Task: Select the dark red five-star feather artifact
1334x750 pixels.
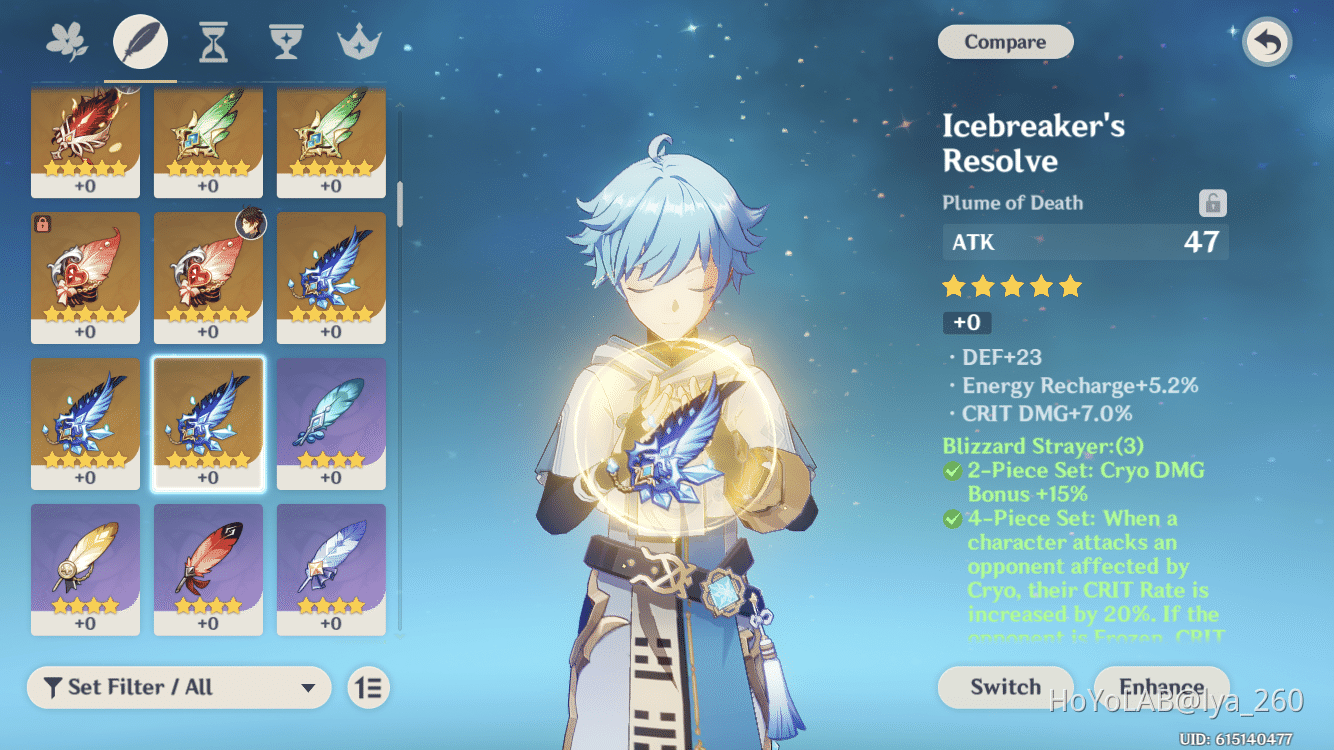Action: click(x=85, y=138)
